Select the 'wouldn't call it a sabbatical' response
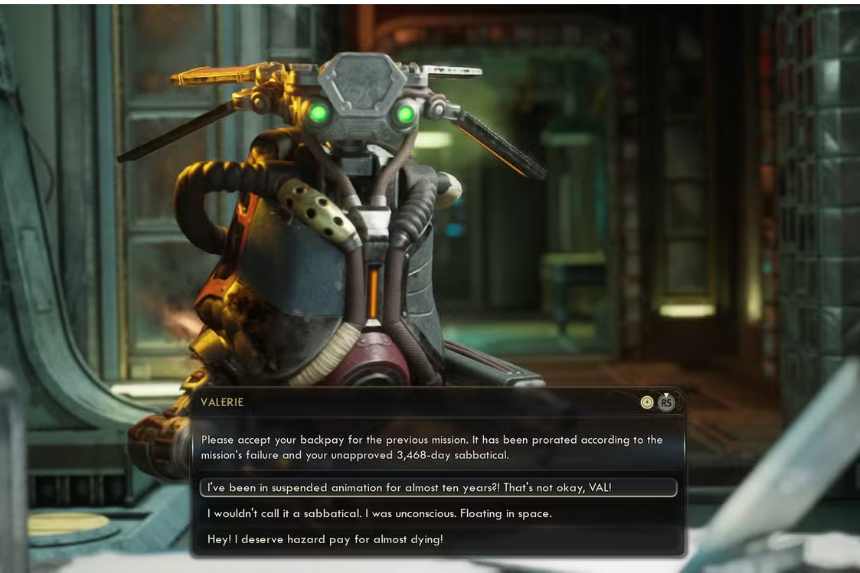 click(x=380, y=514)
